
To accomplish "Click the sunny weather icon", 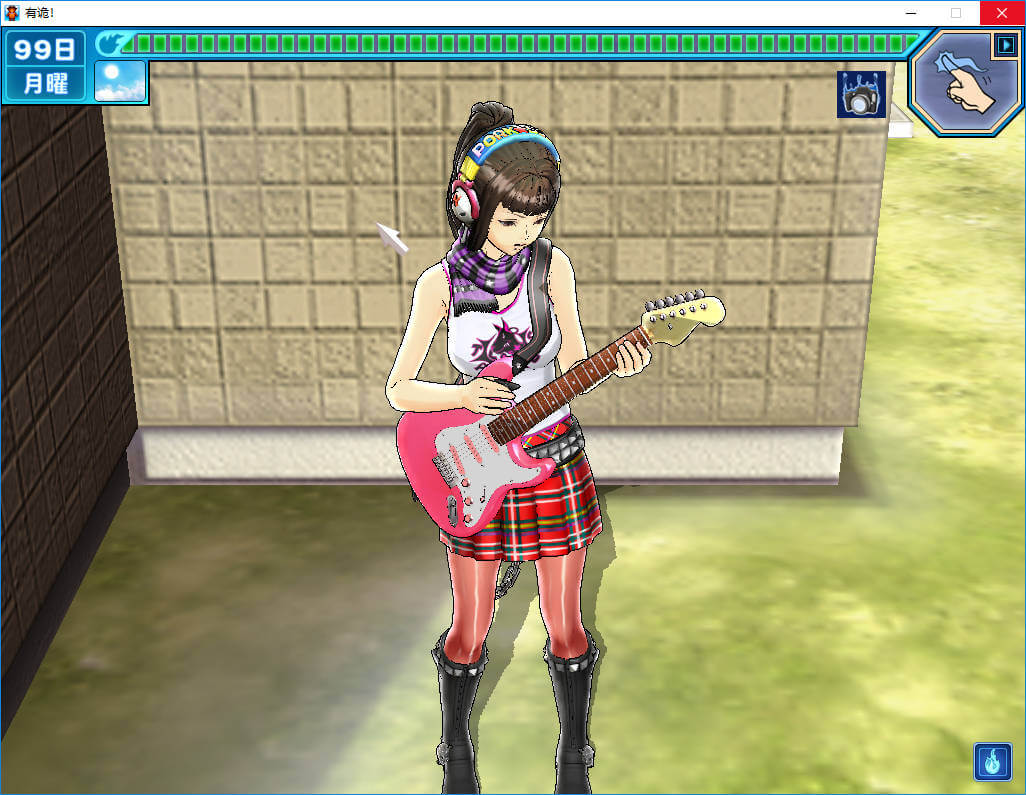I will coord(120,81).
